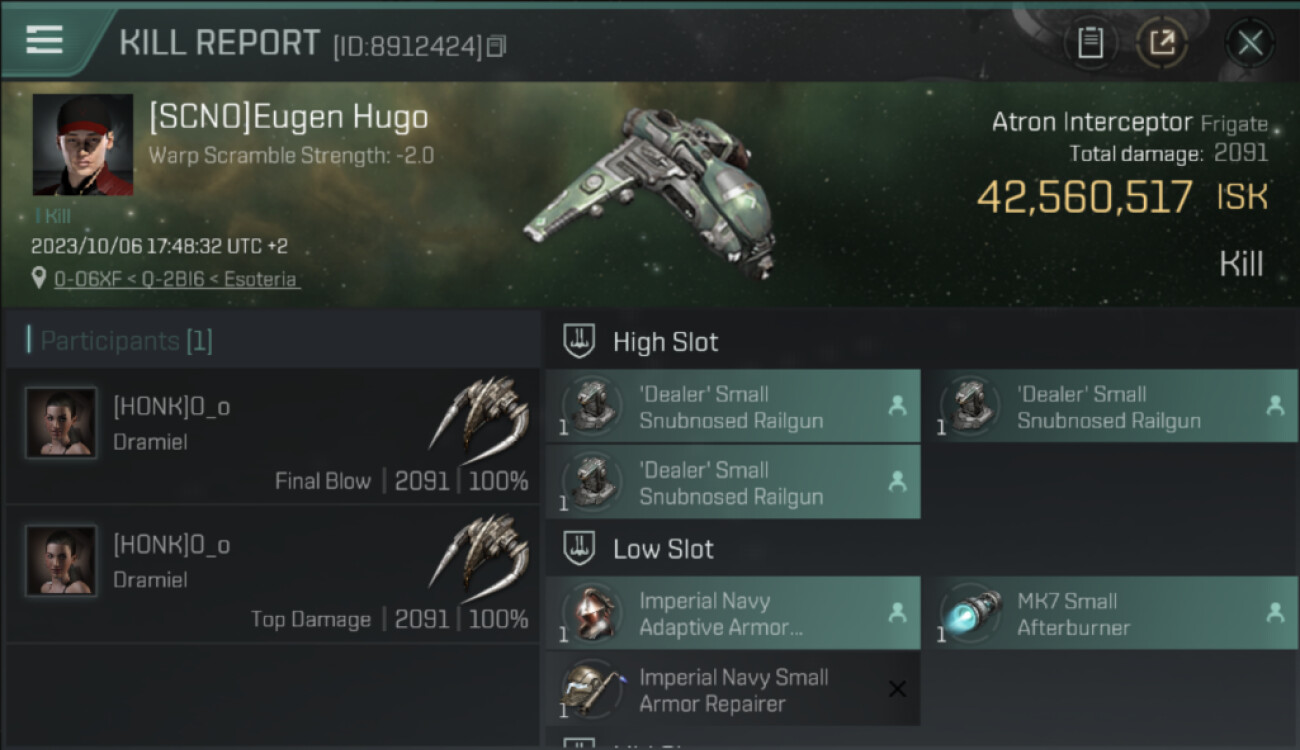Close the kill report window
The width and height of the screenshot is (1300, 750).
[x=1249, y=42]
